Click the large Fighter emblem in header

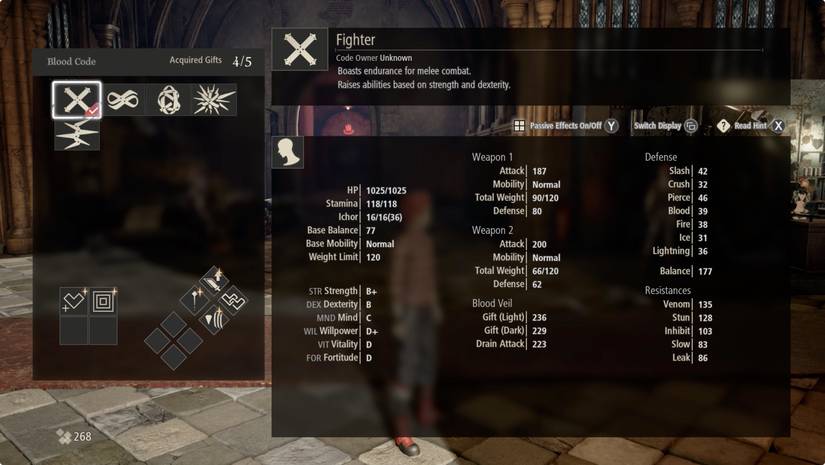[x=299, y=49]
